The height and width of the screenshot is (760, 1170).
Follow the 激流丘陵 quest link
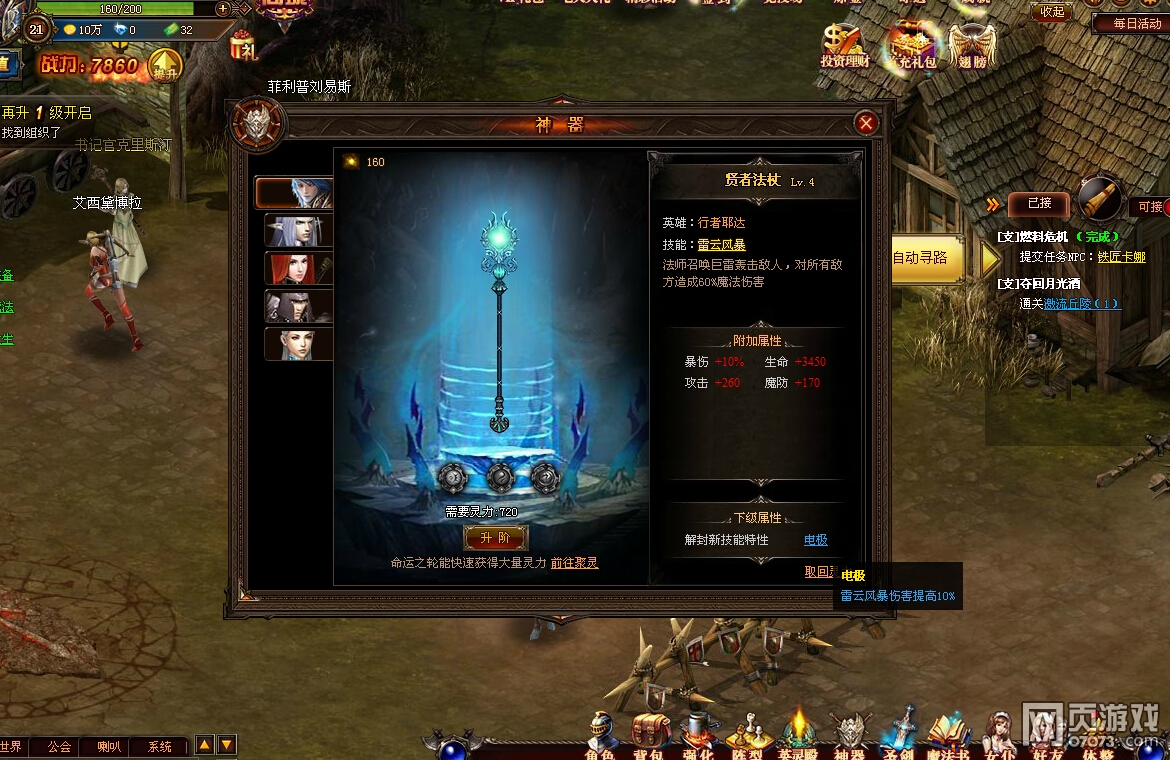(1081, 304)
